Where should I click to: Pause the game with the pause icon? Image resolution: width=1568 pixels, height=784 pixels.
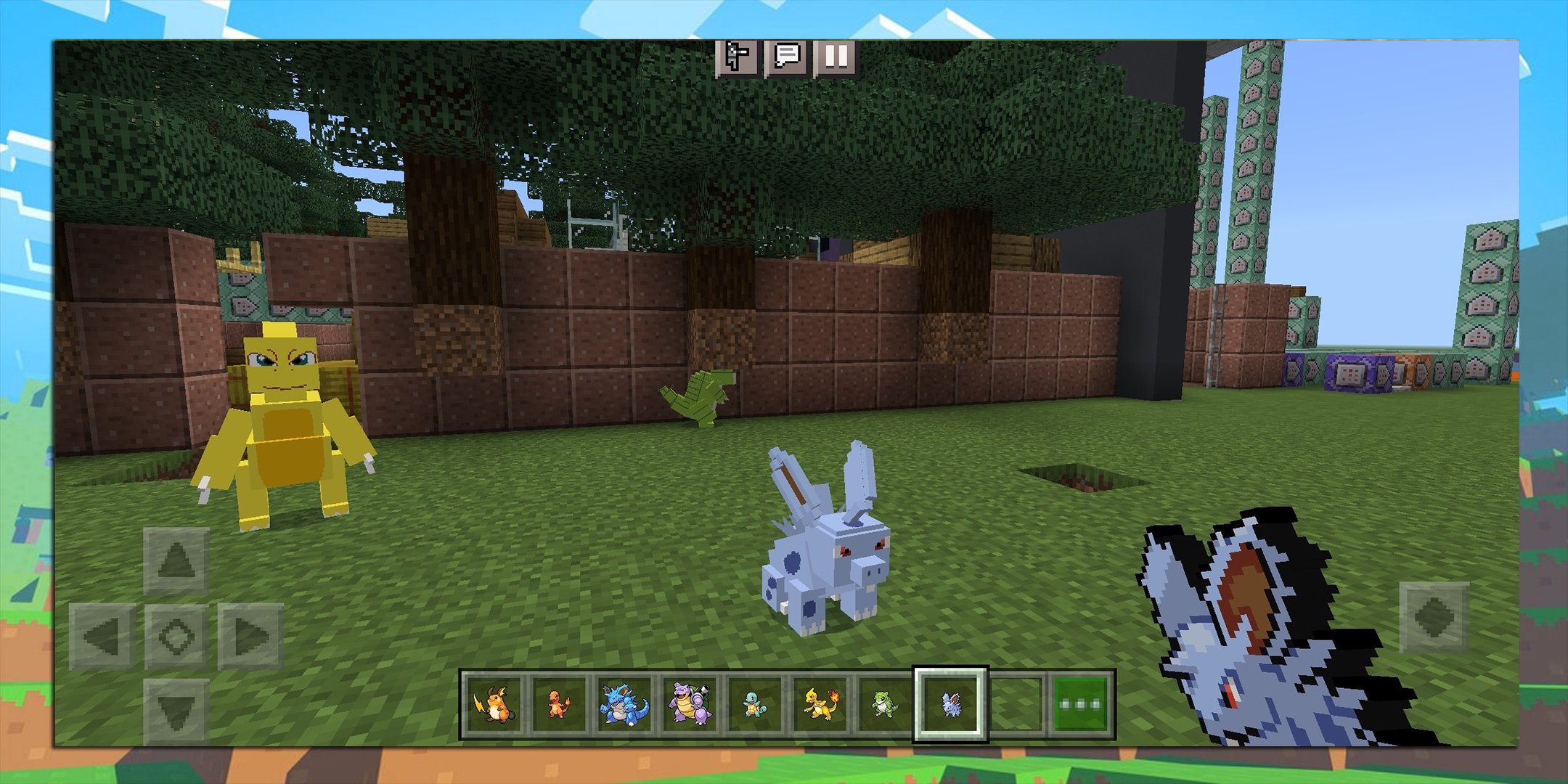pyautogui.click(x=836, y=58)
